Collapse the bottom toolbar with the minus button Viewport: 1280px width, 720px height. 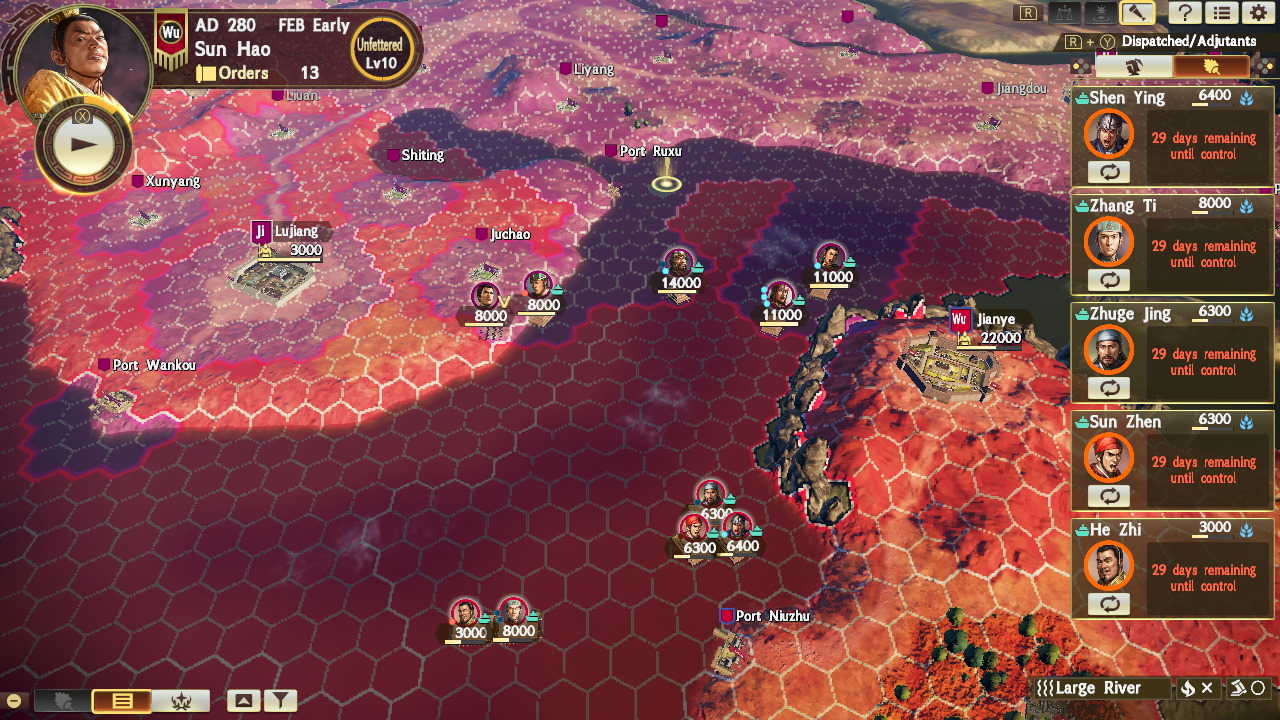pyautogui.click(x=13, y=700)
